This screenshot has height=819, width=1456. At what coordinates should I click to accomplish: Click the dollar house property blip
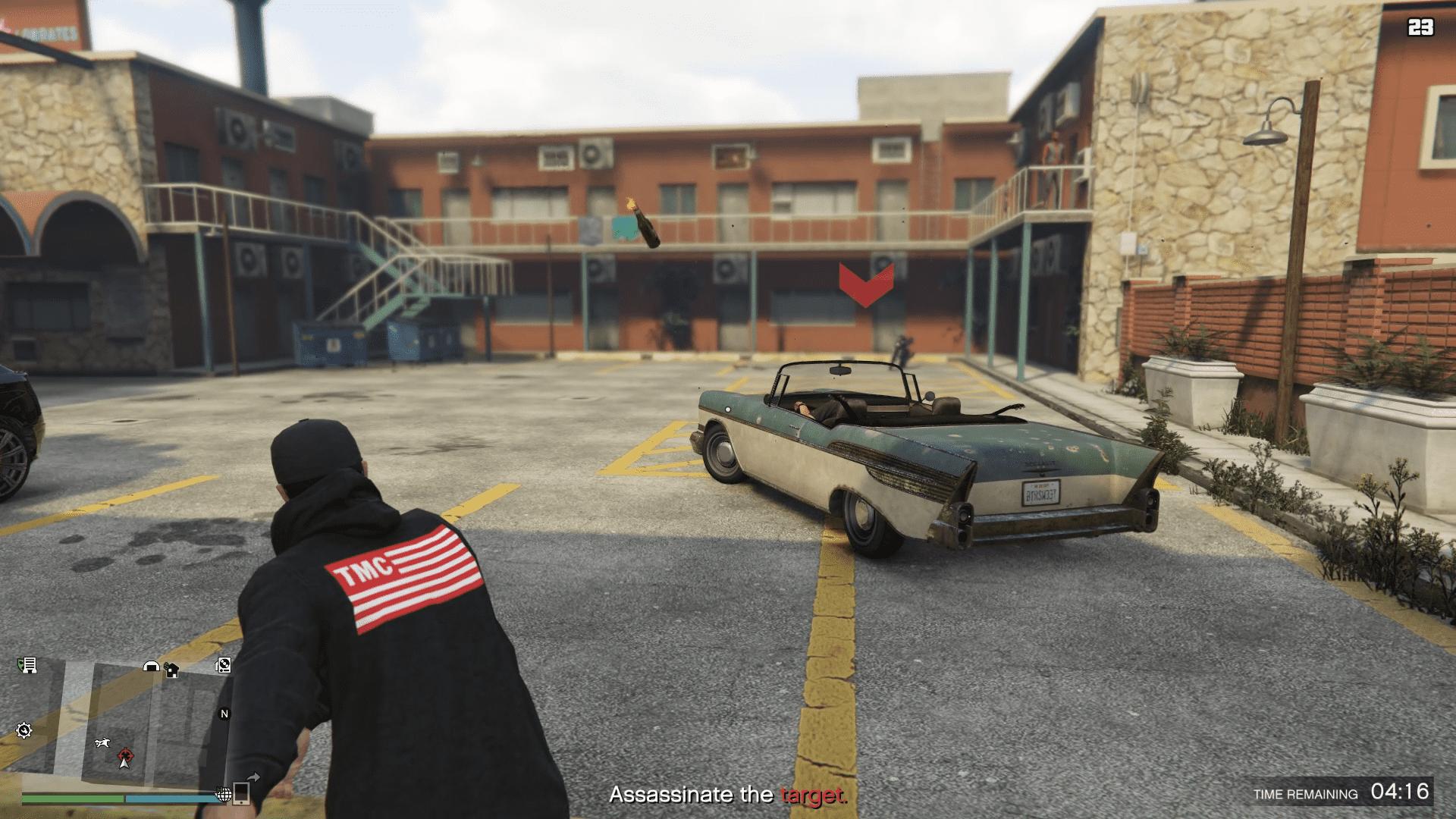tap(171, 670)
